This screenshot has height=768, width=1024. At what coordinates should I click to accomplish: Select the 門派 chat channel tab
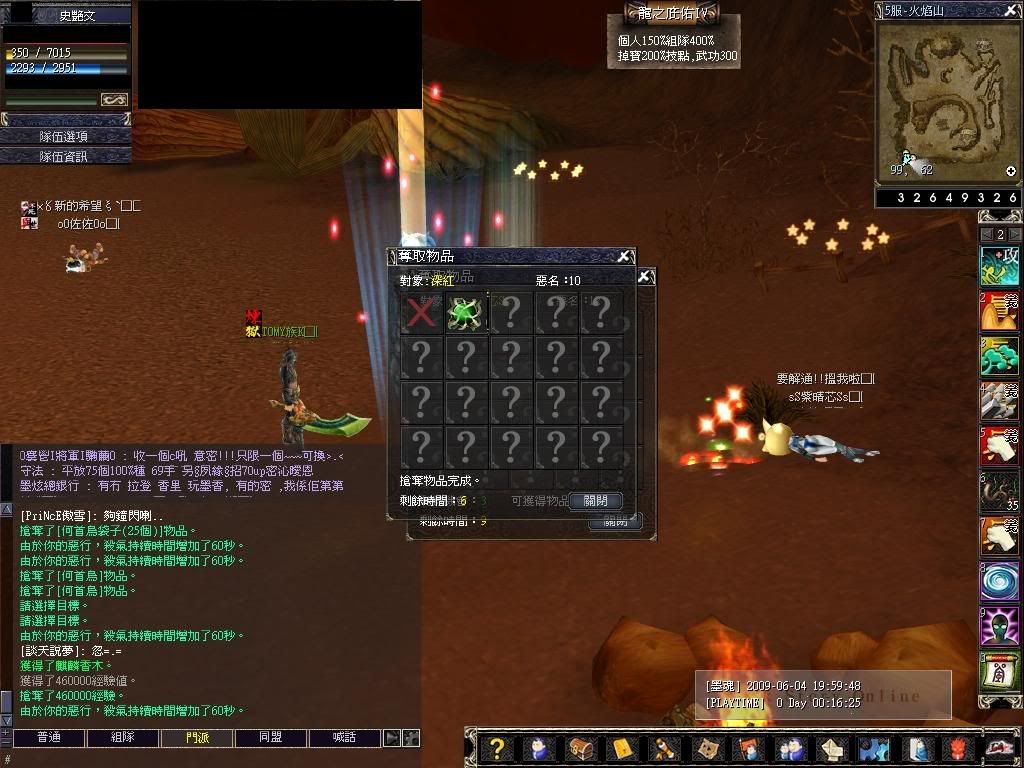pyautogui.click(x=197, y=738)
